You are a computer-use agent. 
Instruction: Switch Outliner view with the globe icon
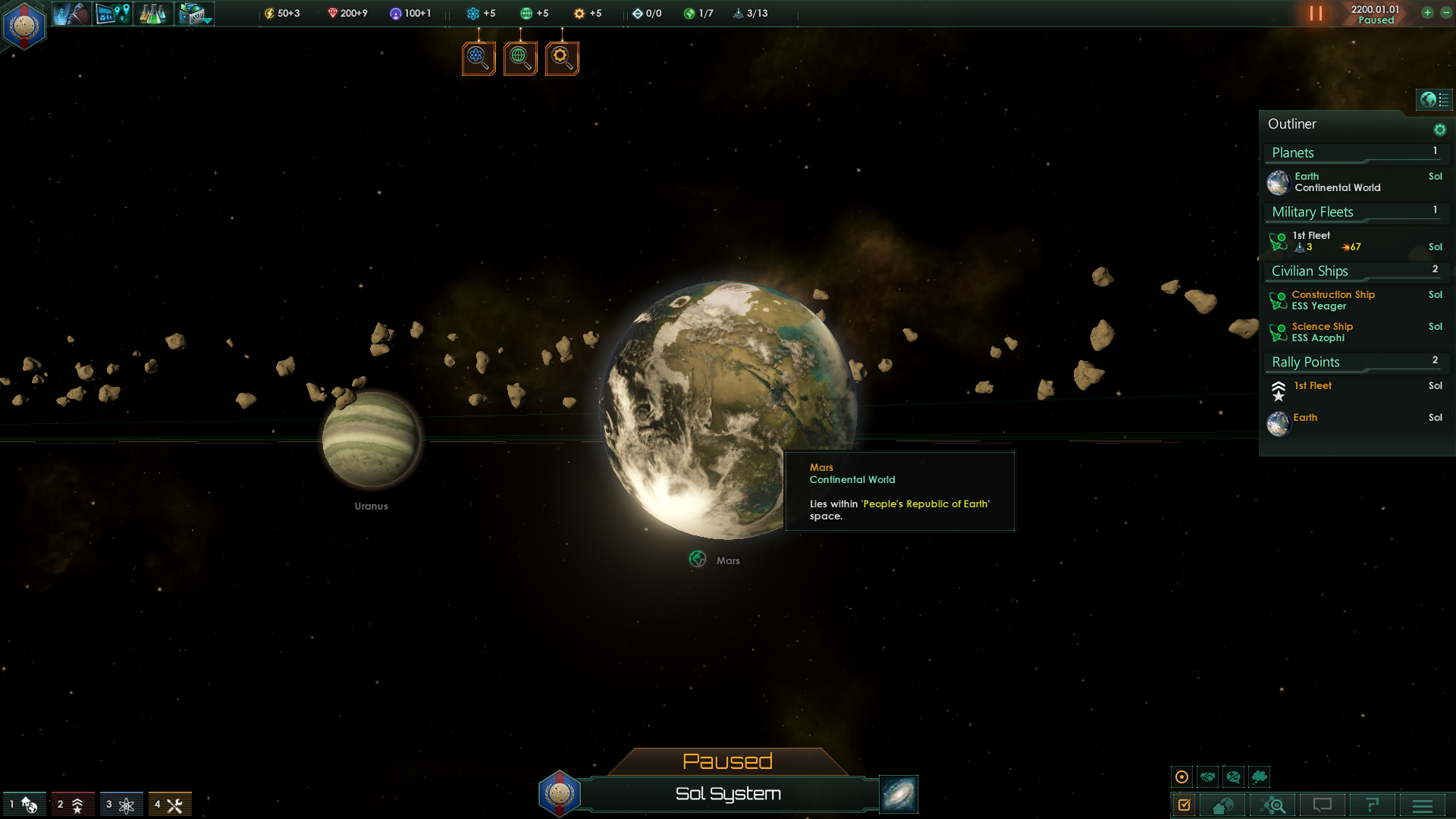(1428, 99)
